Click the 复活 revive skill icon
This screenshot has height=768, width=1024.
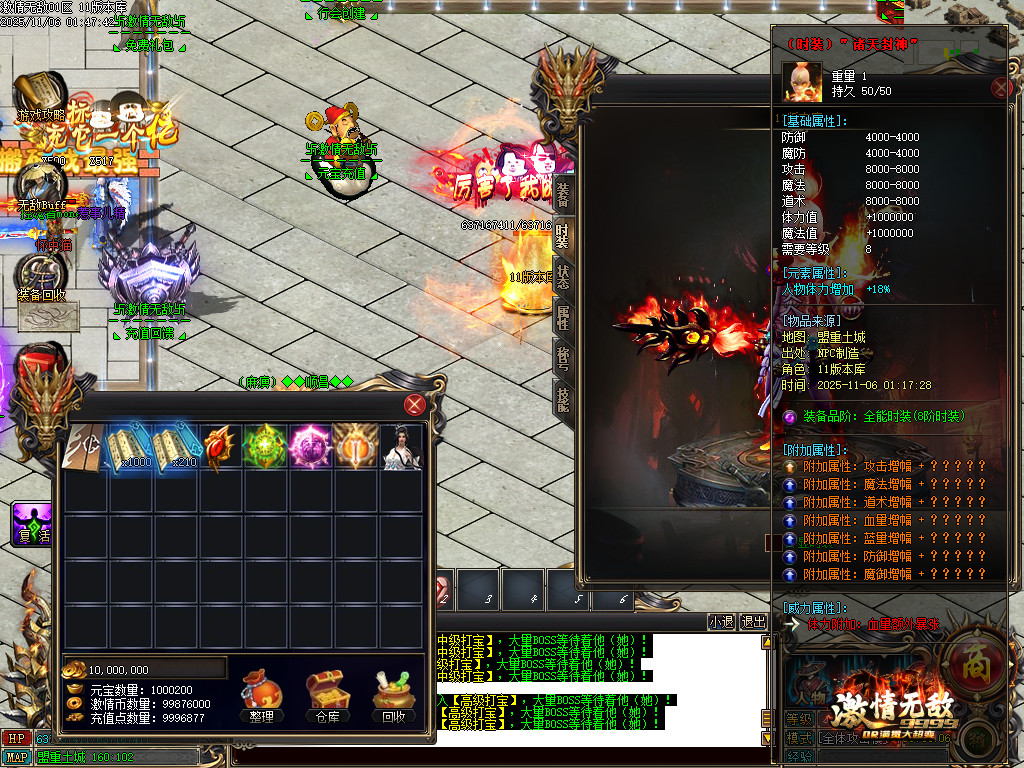tap(32, 525)
